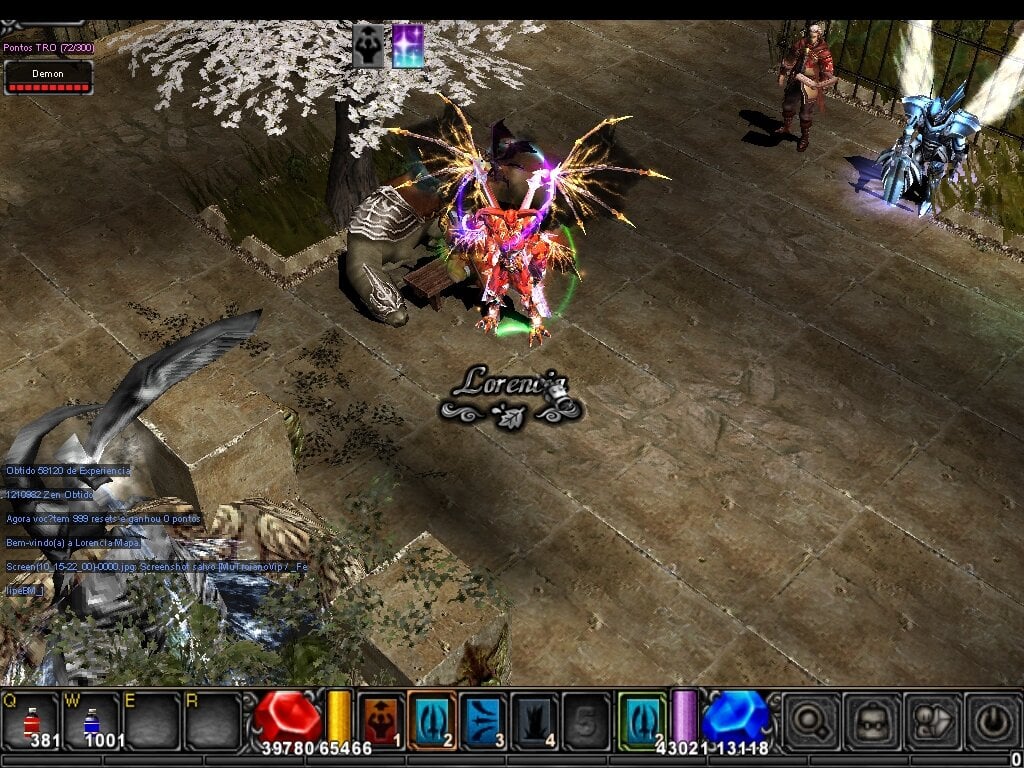Choose the dark skill icon in slot 4
Image resolution: width=1024 pixels, height=768 pixels.
pos(534,719)
